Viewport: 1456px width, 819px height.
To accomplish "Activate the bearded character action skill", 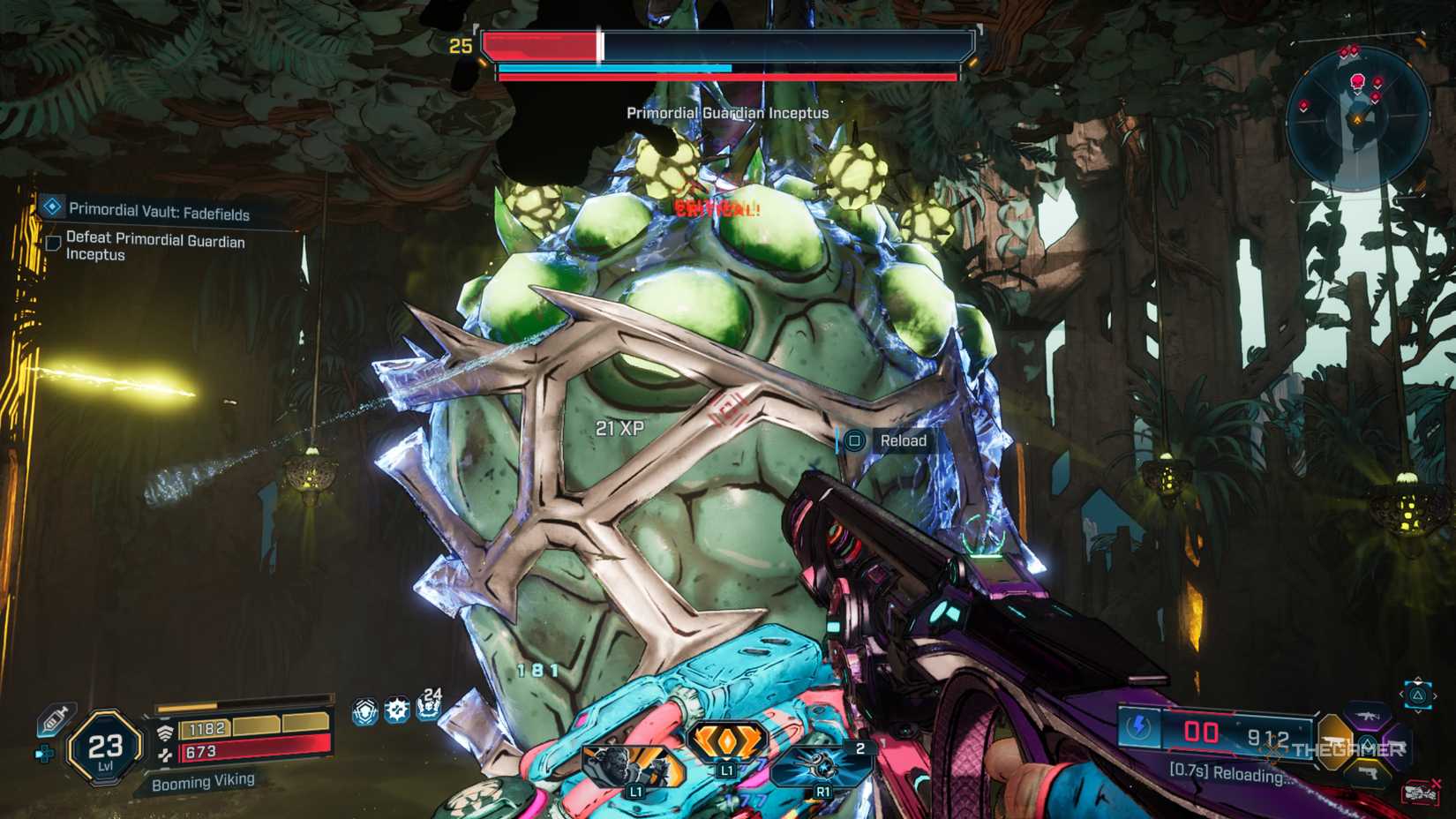I will [x=633, y=767].
